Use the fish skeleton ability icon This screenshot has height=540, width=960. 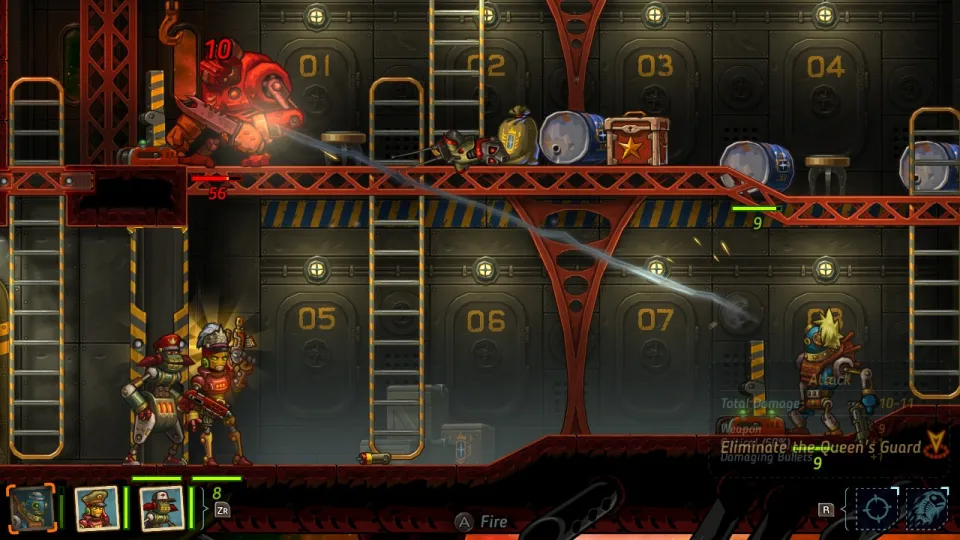click(x=927, y=508)
